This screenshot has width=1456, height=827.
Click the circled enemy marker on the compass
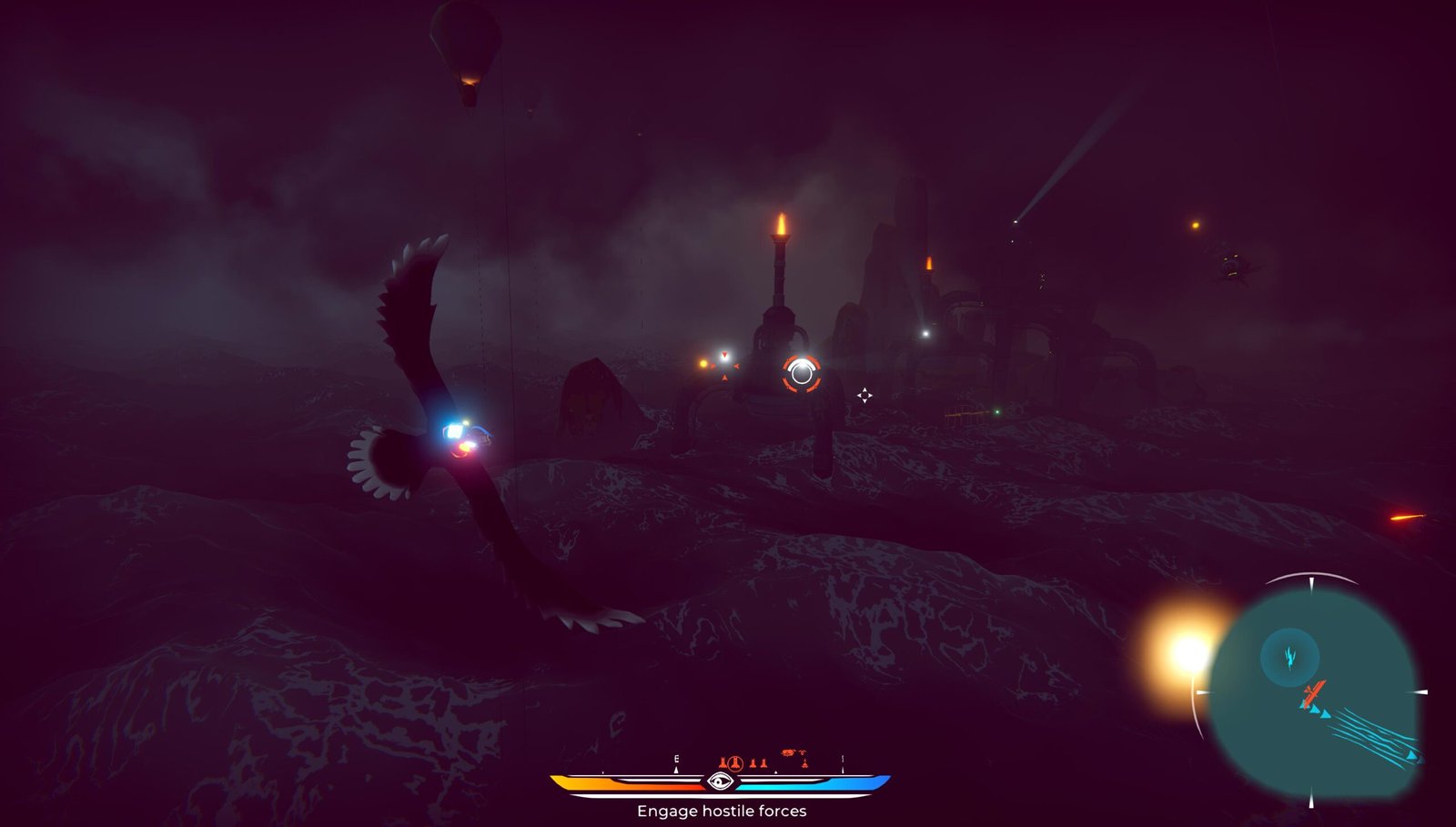(735, 763)
